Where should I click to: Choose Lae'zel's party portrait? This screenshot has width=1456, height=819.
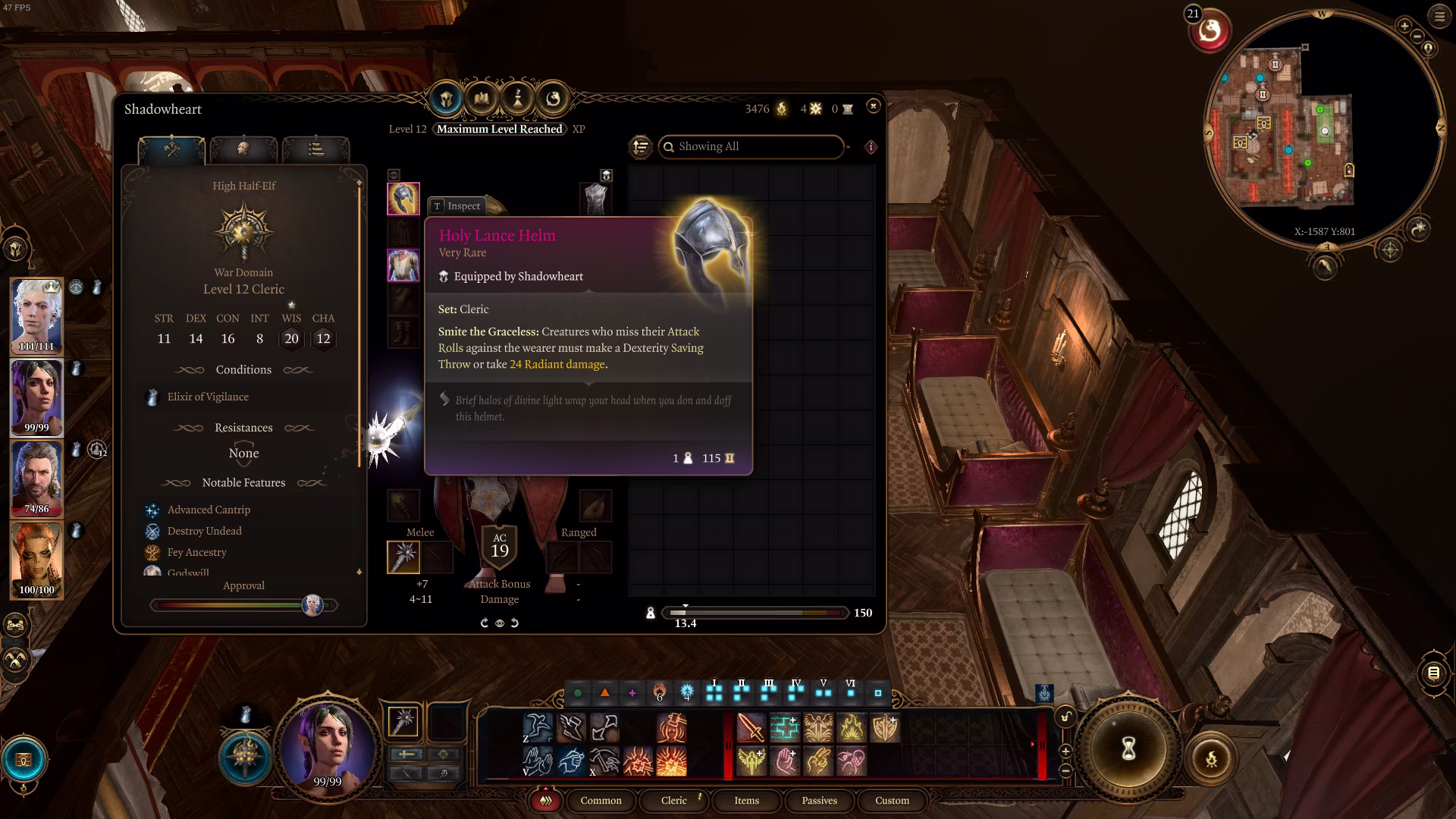click(36, 560)
